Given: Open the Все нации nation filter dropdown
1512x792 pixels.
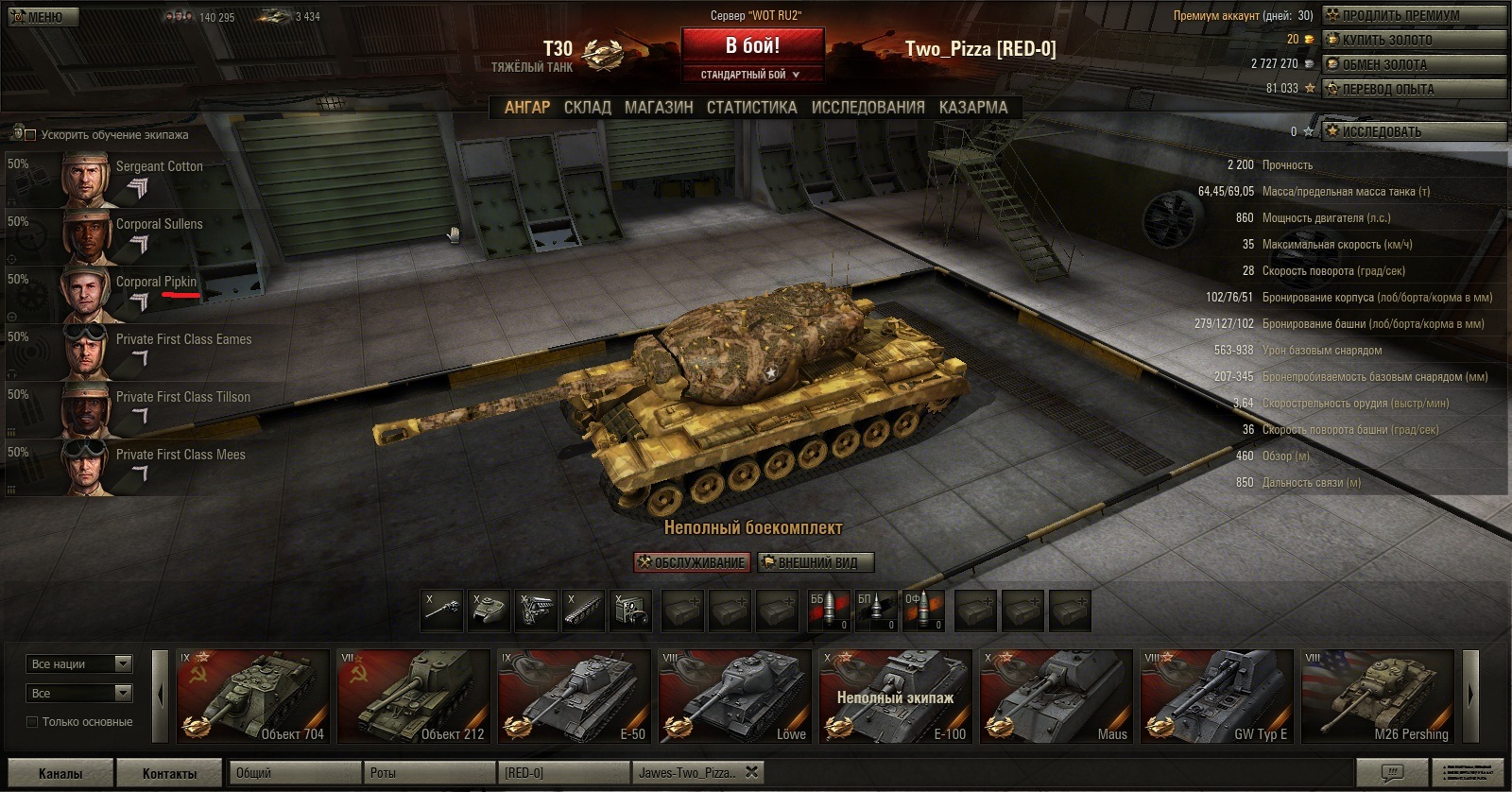Looking at the screenshot, I should point(79,663).
